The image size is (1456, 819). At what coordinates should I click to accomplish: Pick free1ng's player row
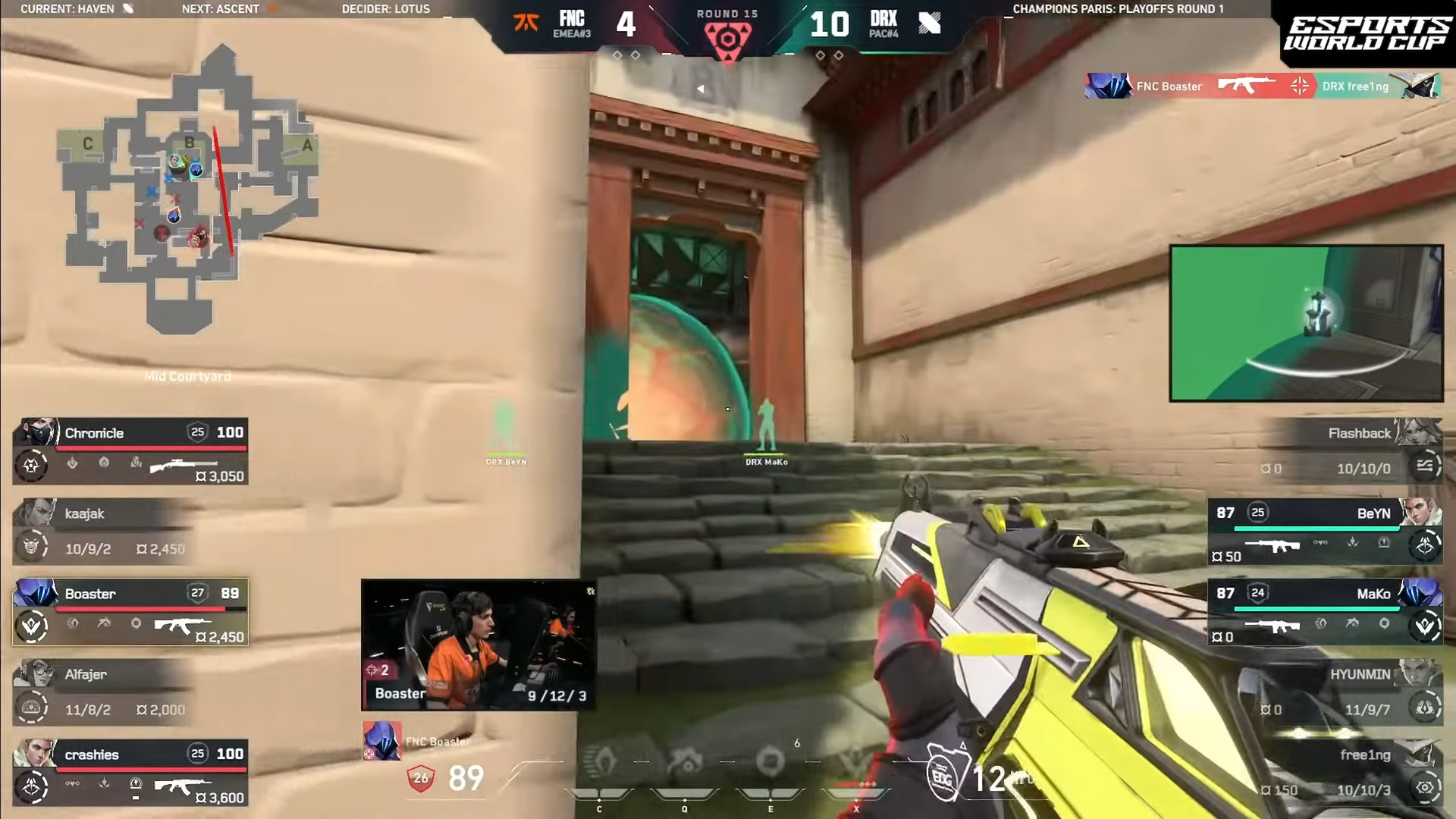[x=1350, y=772]
